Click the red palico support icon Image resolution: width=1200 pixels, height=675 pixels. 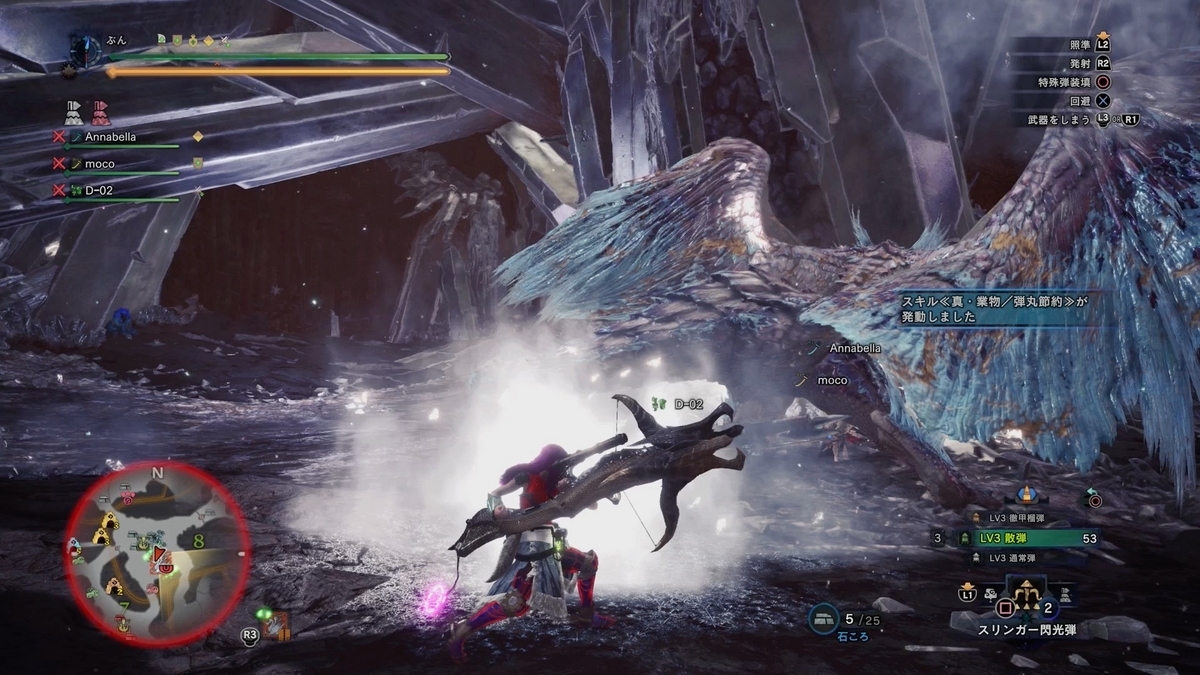[x=100, y=109]
